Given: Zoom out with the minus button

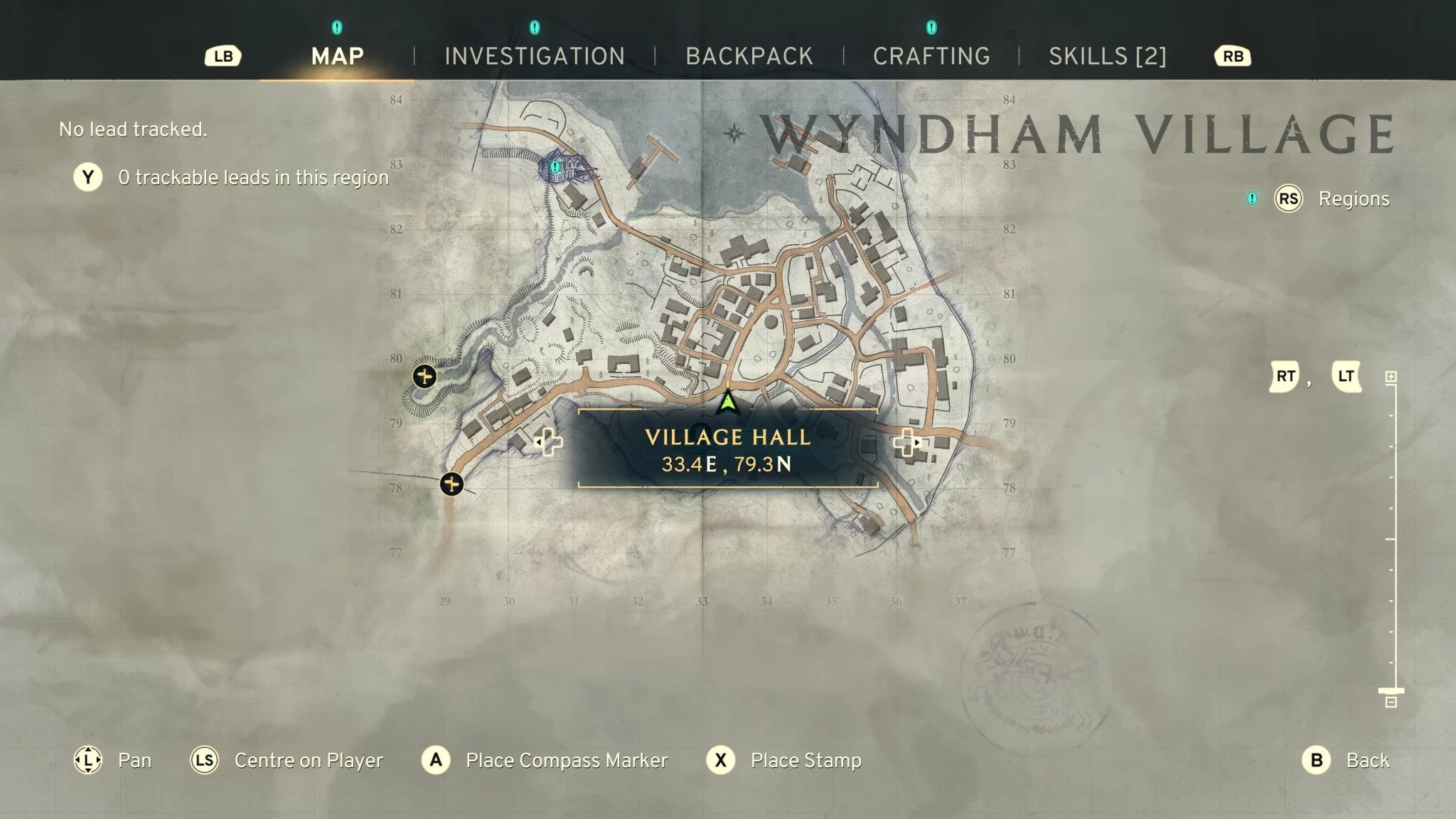Looking at the screenshot, I should (x=1391, y=702).
